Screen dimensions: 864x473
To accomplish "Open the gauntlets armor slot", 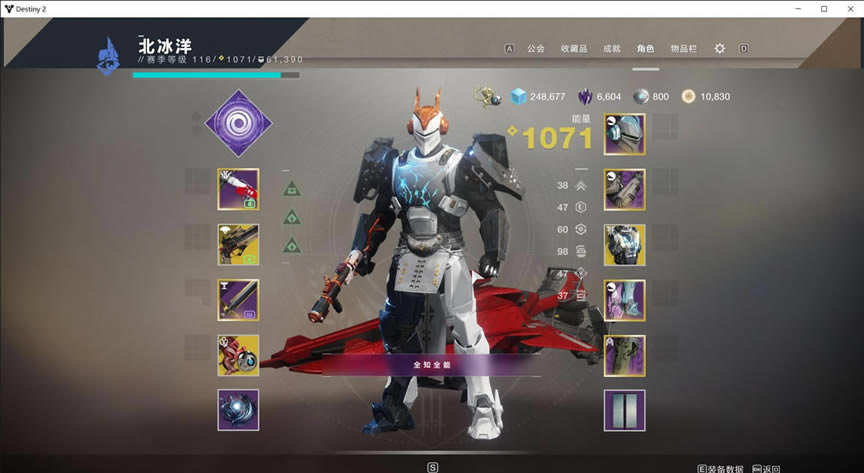I will (x=624, y=189).
